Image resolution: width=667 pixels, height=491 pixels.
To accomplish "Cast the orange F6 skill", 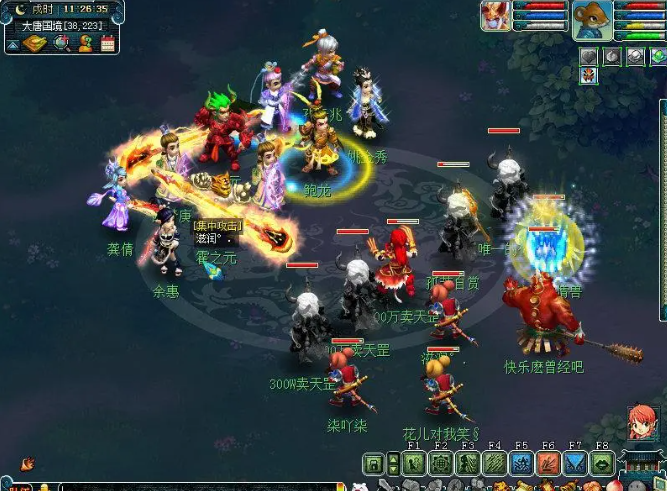I will pyautogui.click(x=548, y=464).
